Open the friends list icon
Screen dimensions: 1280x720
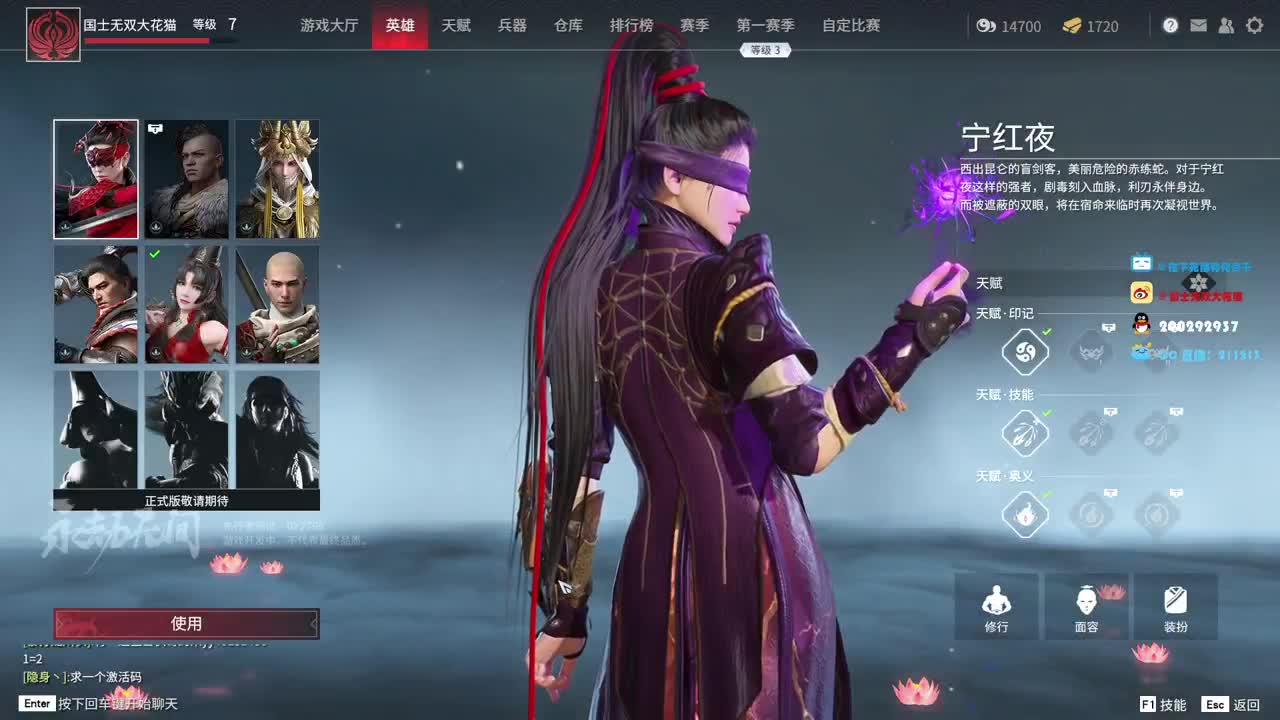pyautogui.click(x=1227, y=25)
